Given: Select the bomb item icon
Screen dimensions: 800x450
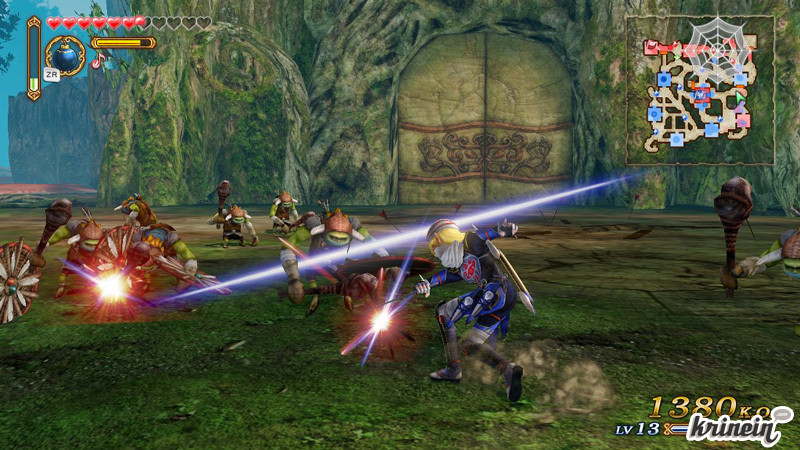Looking at the screenshot, I should point(66,53).
